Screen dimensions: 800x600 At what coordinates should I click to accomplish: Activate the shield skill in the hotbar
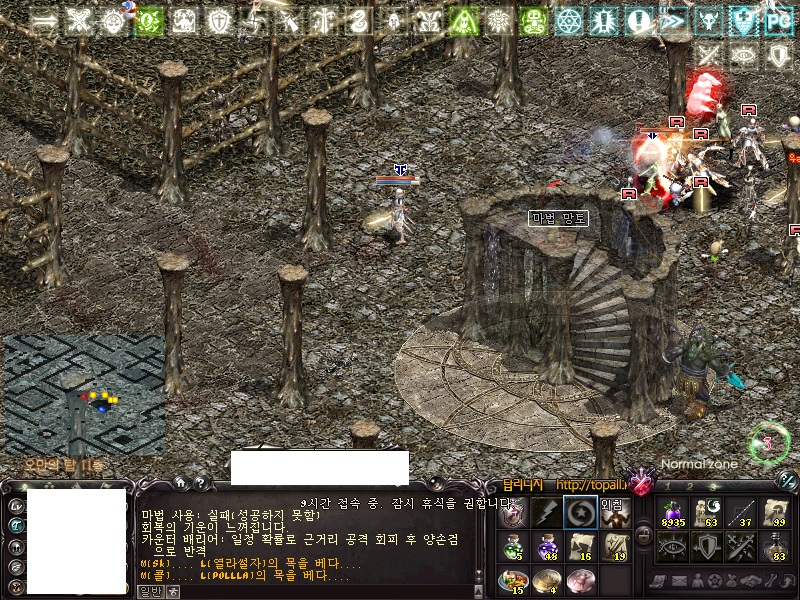tap(706, 547)
